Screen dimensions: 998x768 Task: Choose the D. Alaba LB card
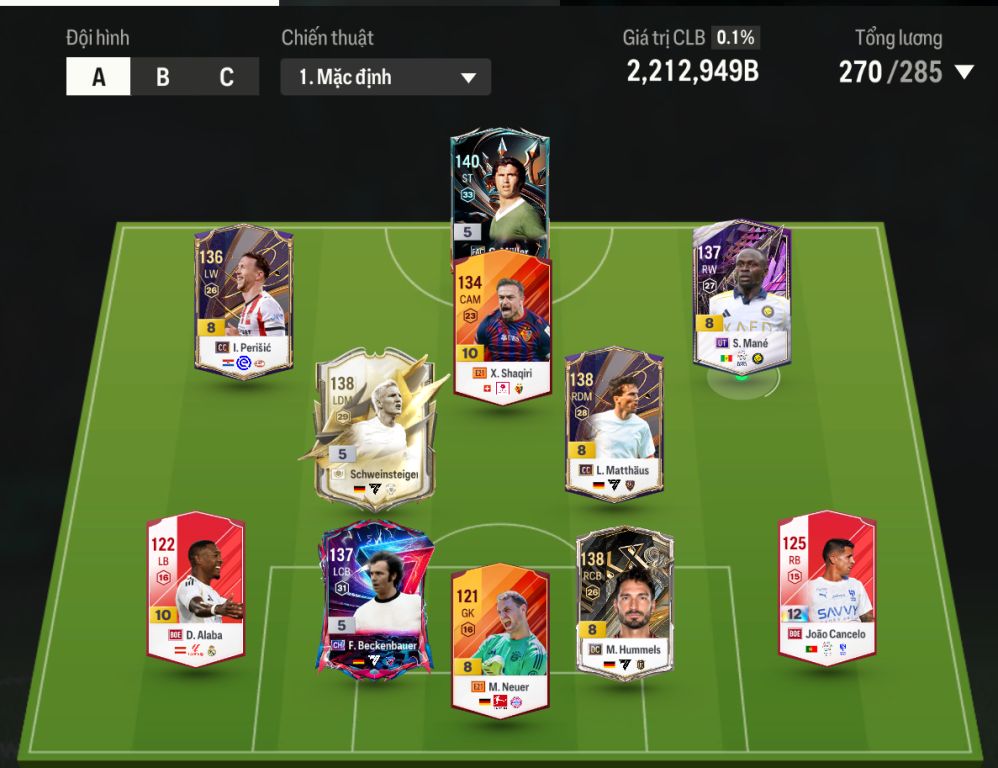click(196, 587)
